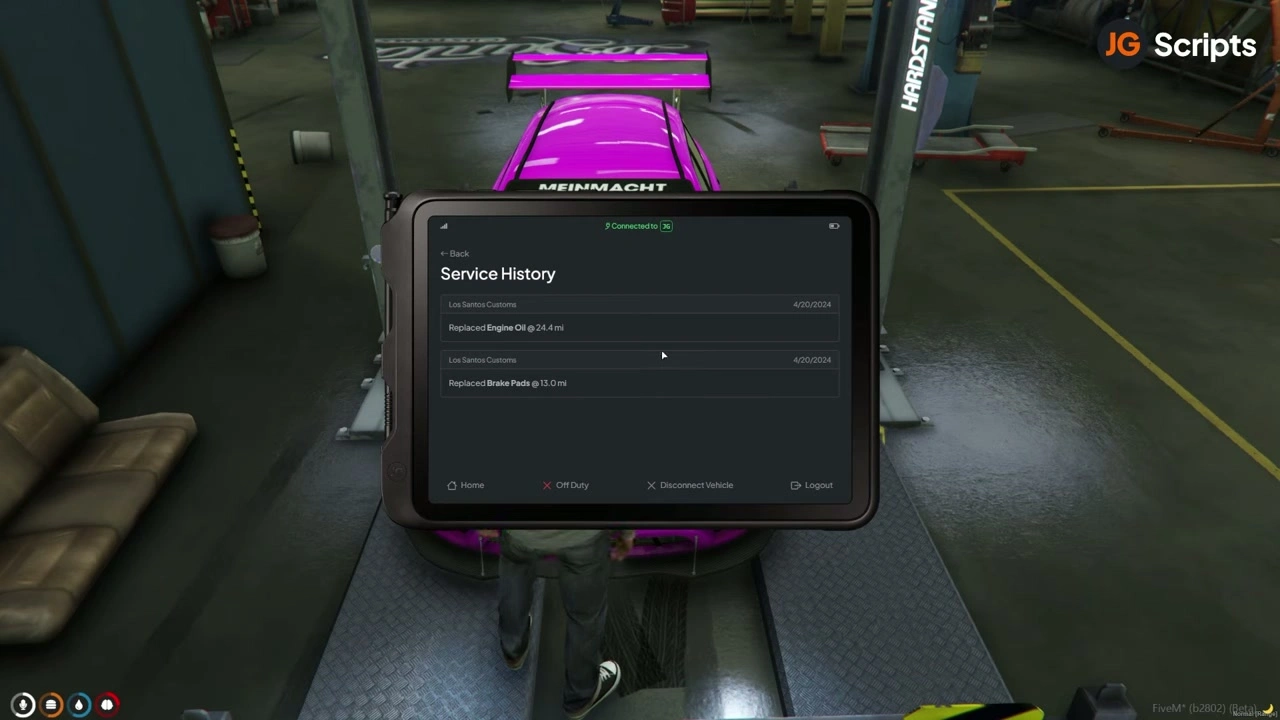
Task: Expand the Engine Oil service entry
Action: (x=640, y=327)
